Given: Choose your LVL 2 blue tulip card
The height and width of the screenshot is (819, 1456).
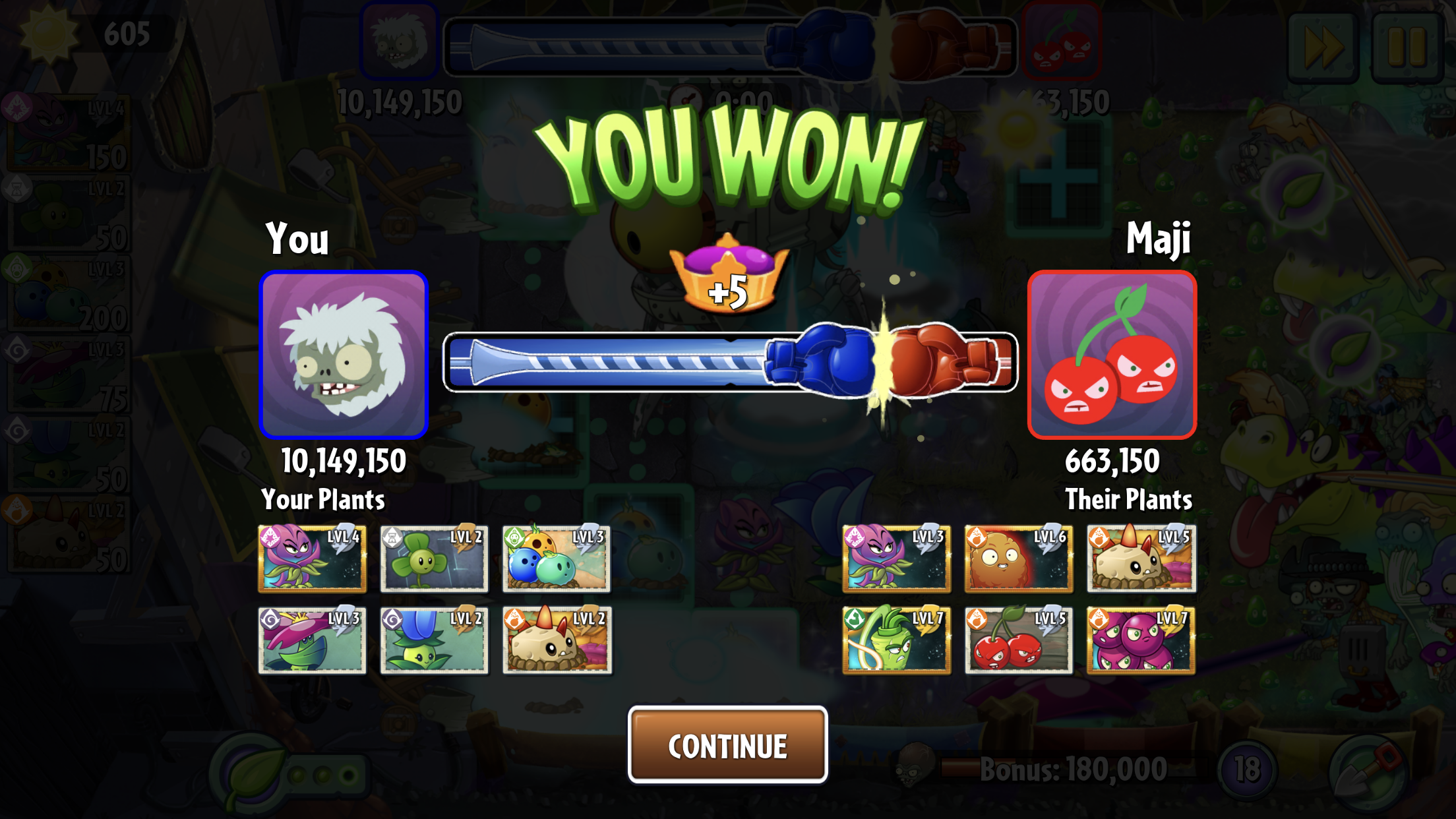Looking at the screenshot, I should 434,640.
